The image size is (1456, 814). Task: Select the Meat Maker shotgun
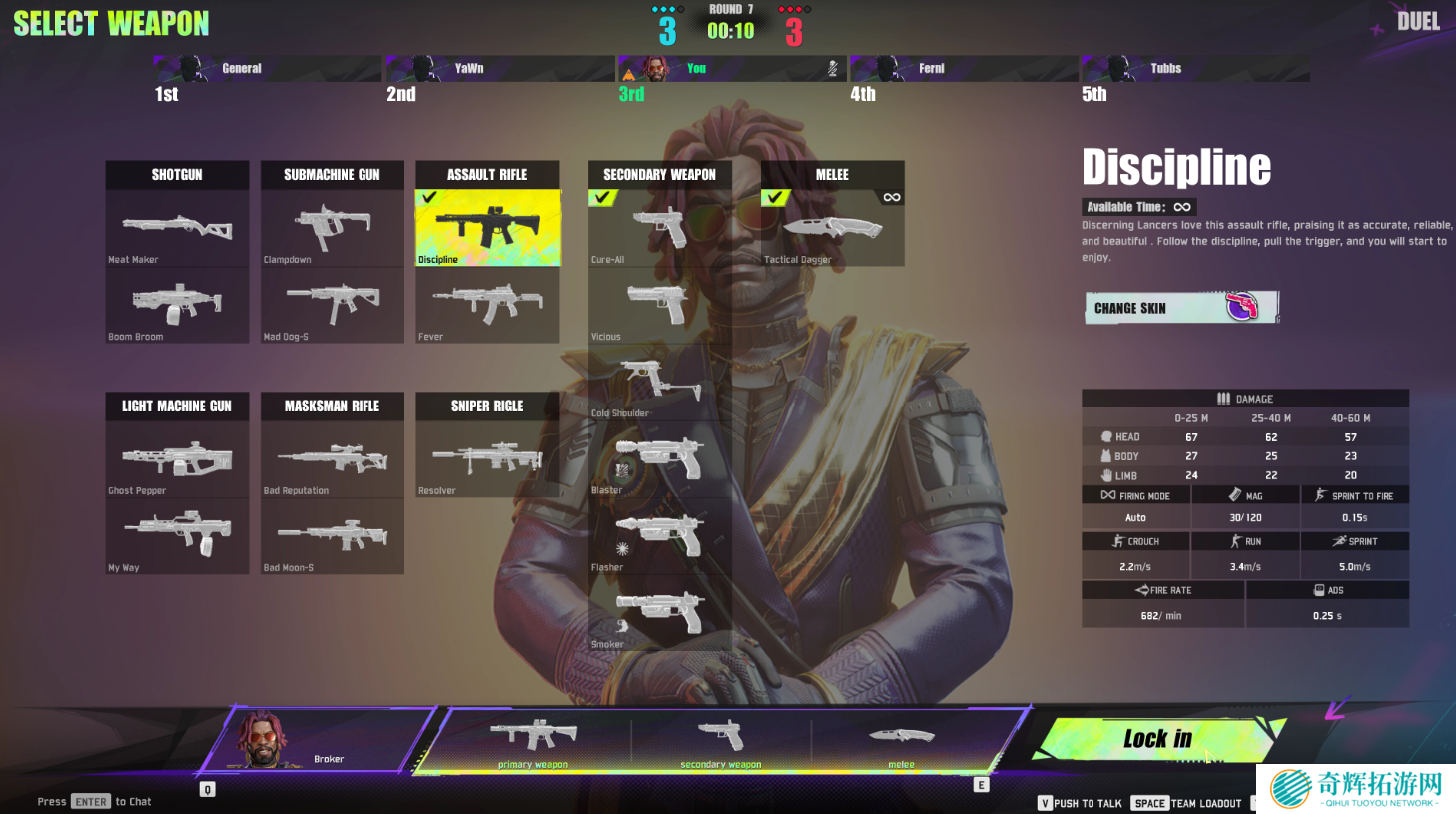[x=177, y=228]
